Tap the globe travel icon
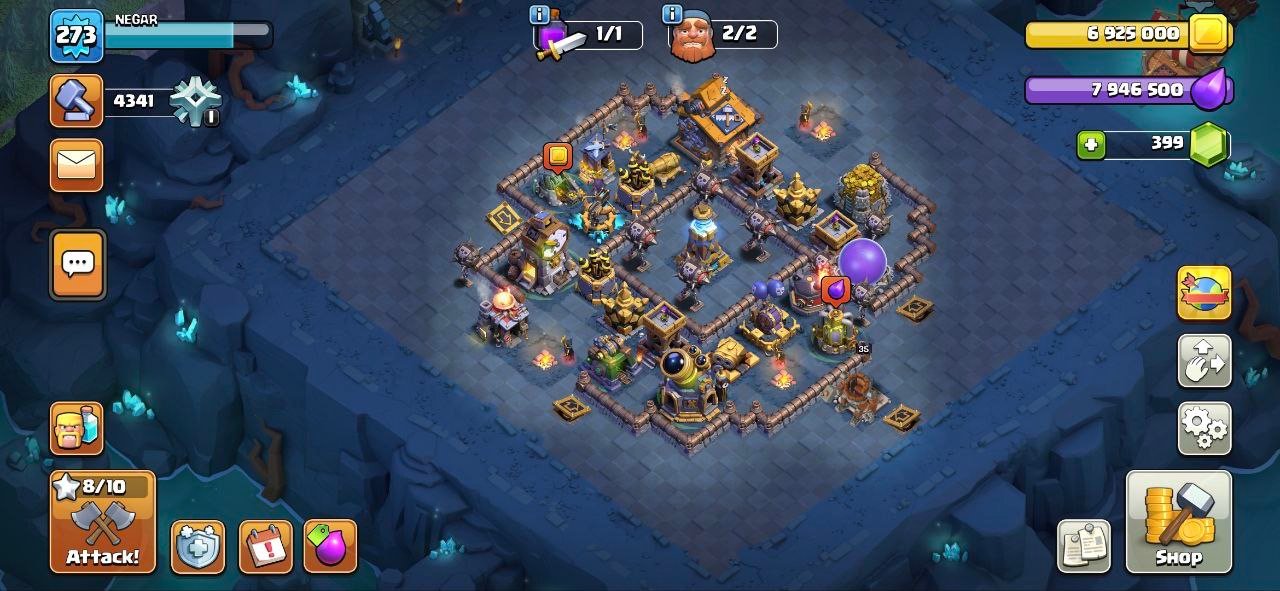 tap(1204, 292)
